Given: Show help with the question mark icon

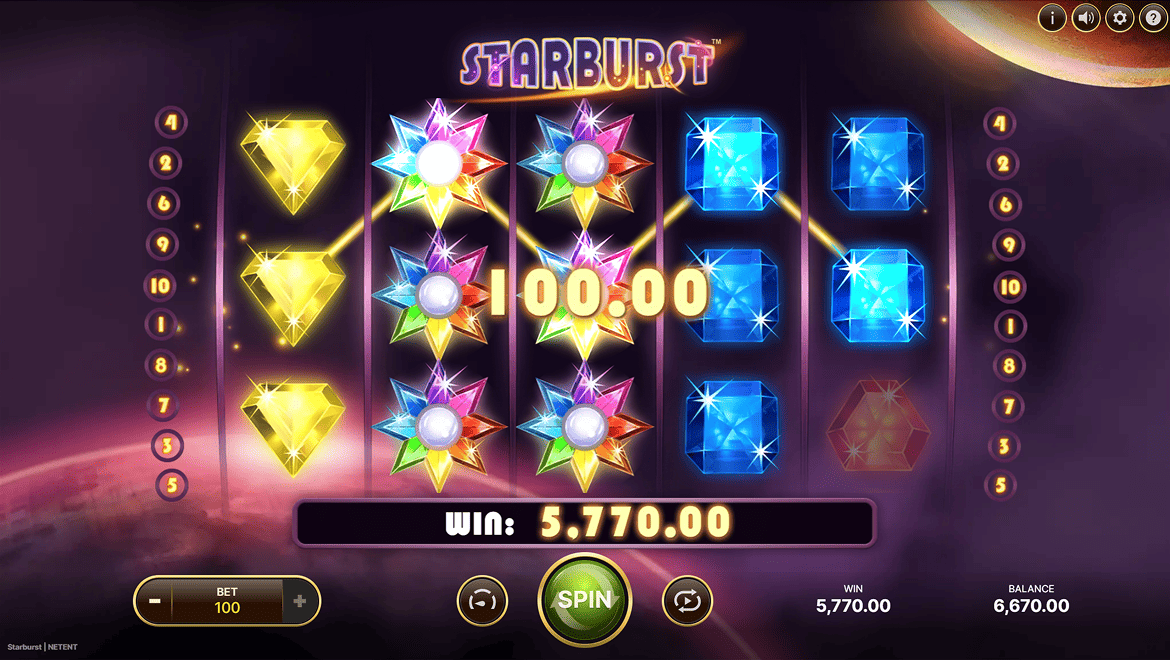Looking at the screenshot, I should (x=1152, y=18).
